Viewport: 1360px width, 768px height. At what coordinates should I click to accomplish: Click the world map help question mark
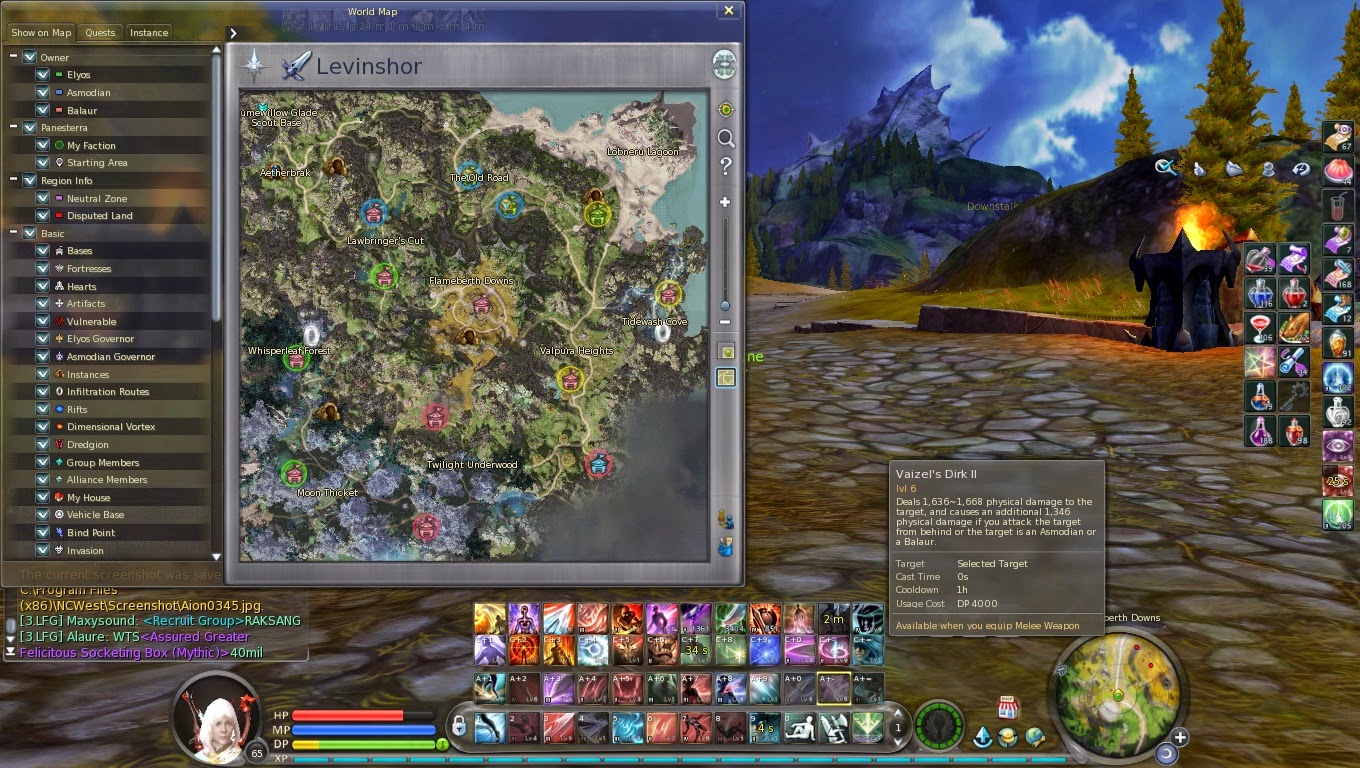coord(727,167)
